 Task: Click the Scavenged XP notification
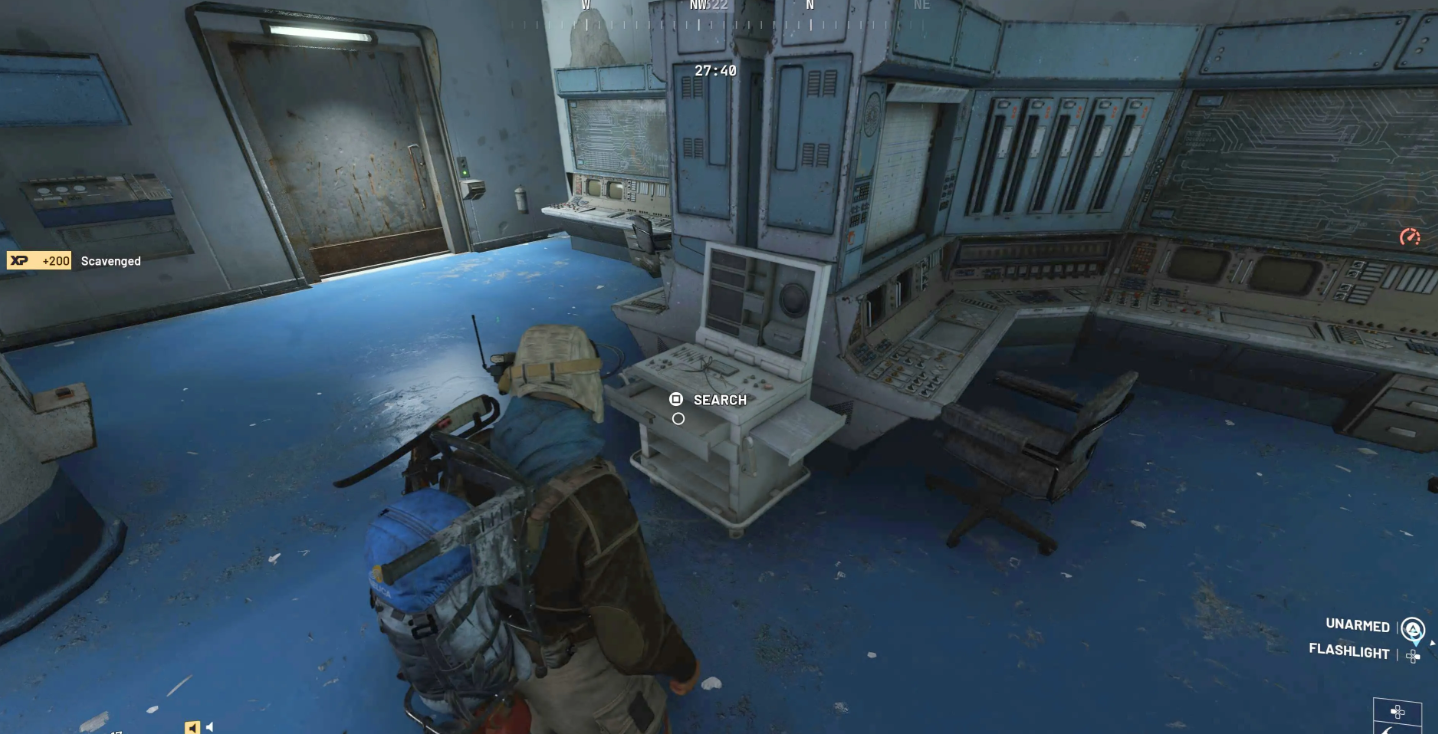(75, 261)
